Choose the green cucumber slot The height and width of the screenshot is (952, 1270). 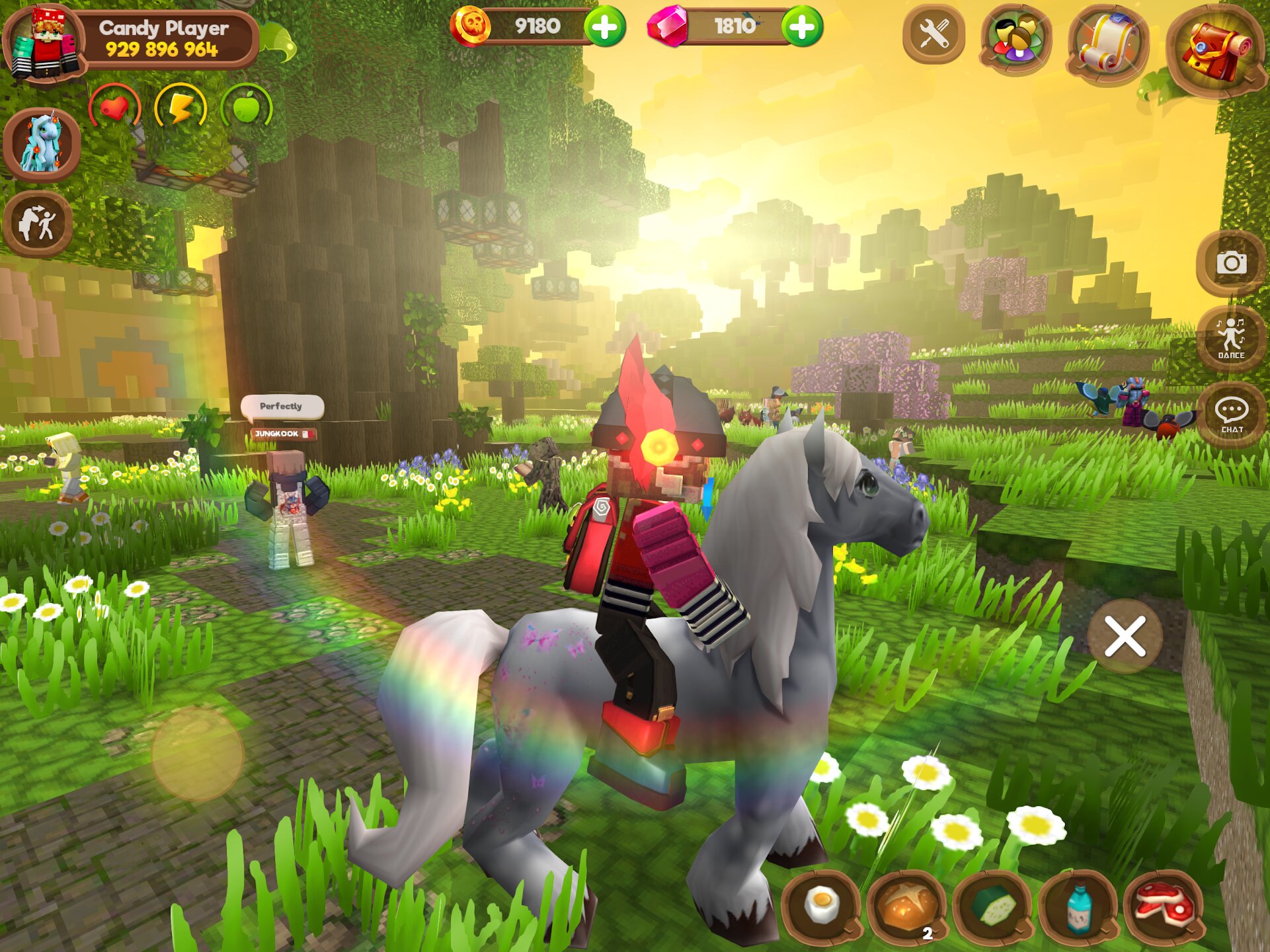pos(993,905)
